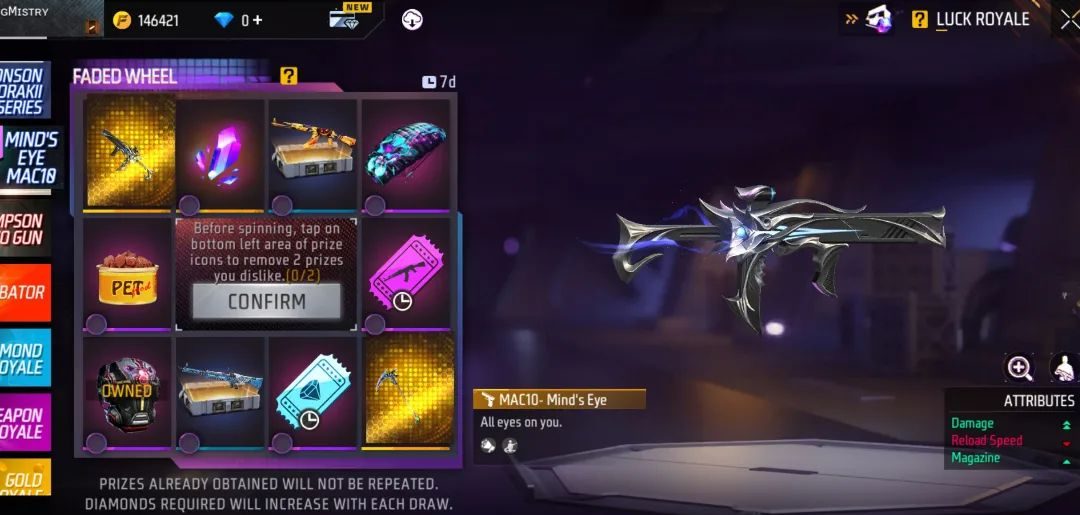Select the pink crystal prize tile

(220, 154)
